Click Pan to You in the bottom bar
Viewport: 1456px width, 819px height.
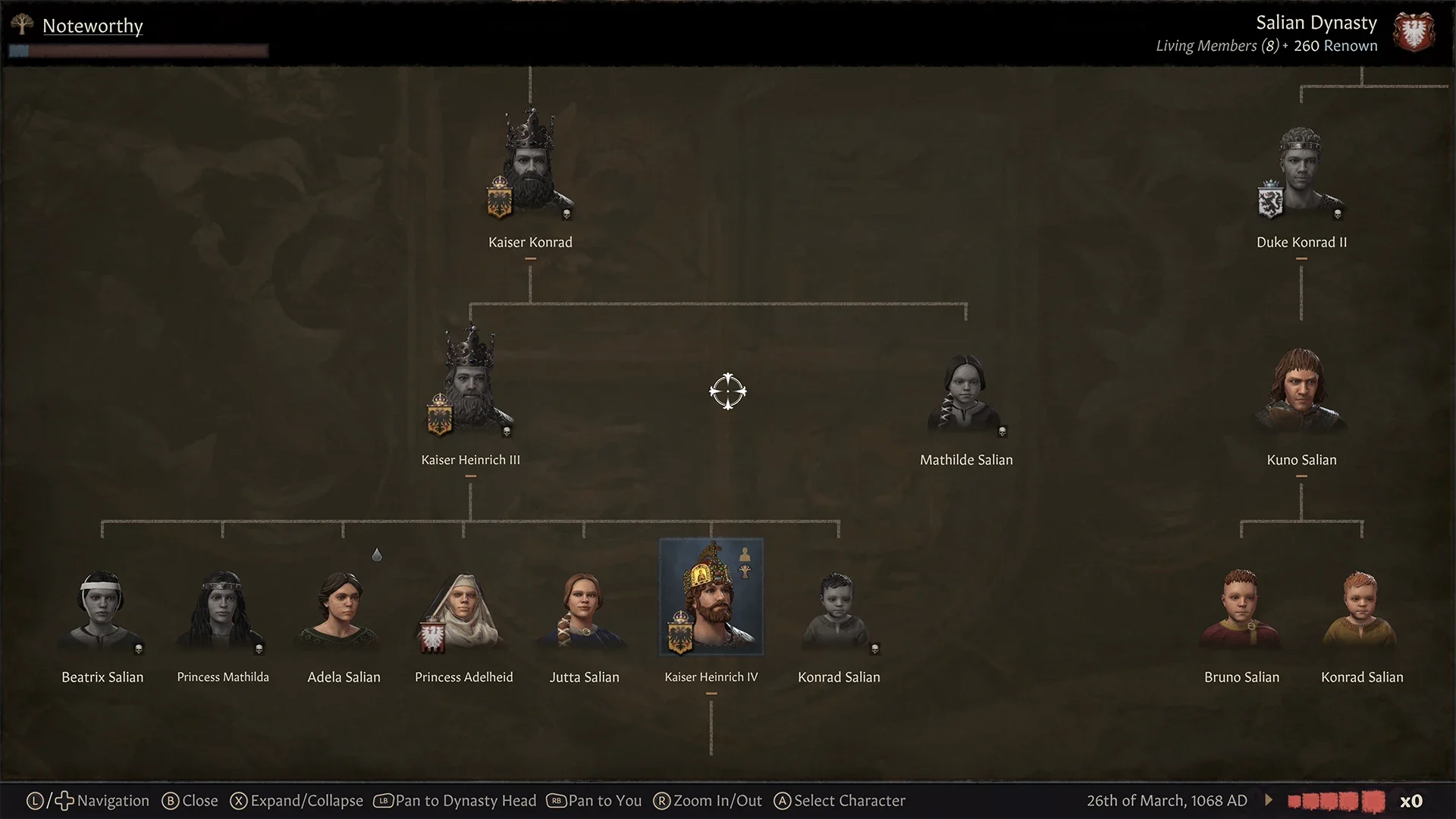click(x=594, y=800)
